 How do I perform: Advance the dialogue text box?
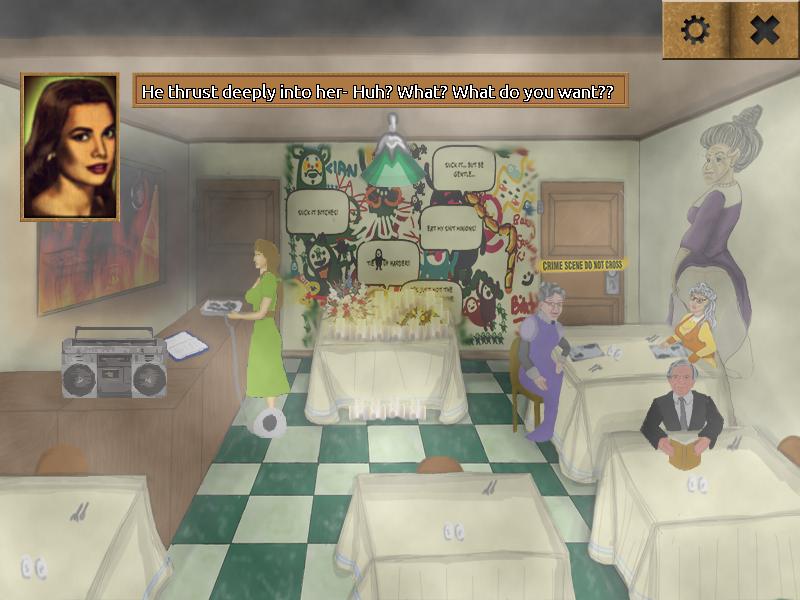point(380,91)
